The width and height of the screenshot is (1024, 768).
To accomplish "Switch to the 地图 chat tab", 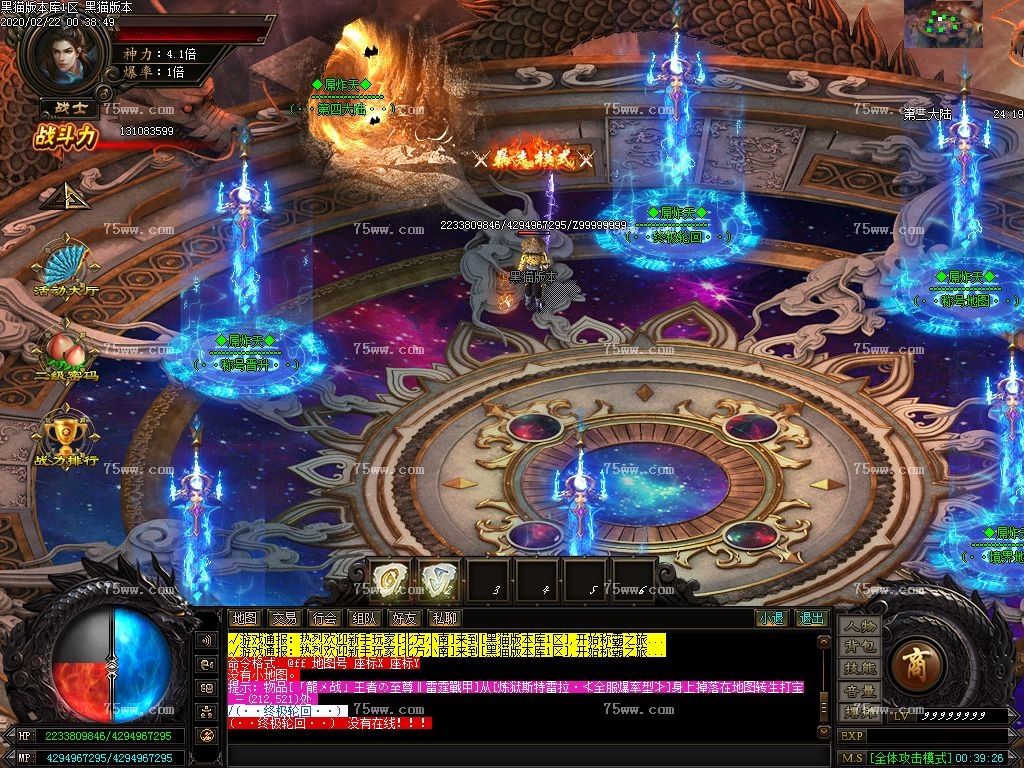I will 244,618.
